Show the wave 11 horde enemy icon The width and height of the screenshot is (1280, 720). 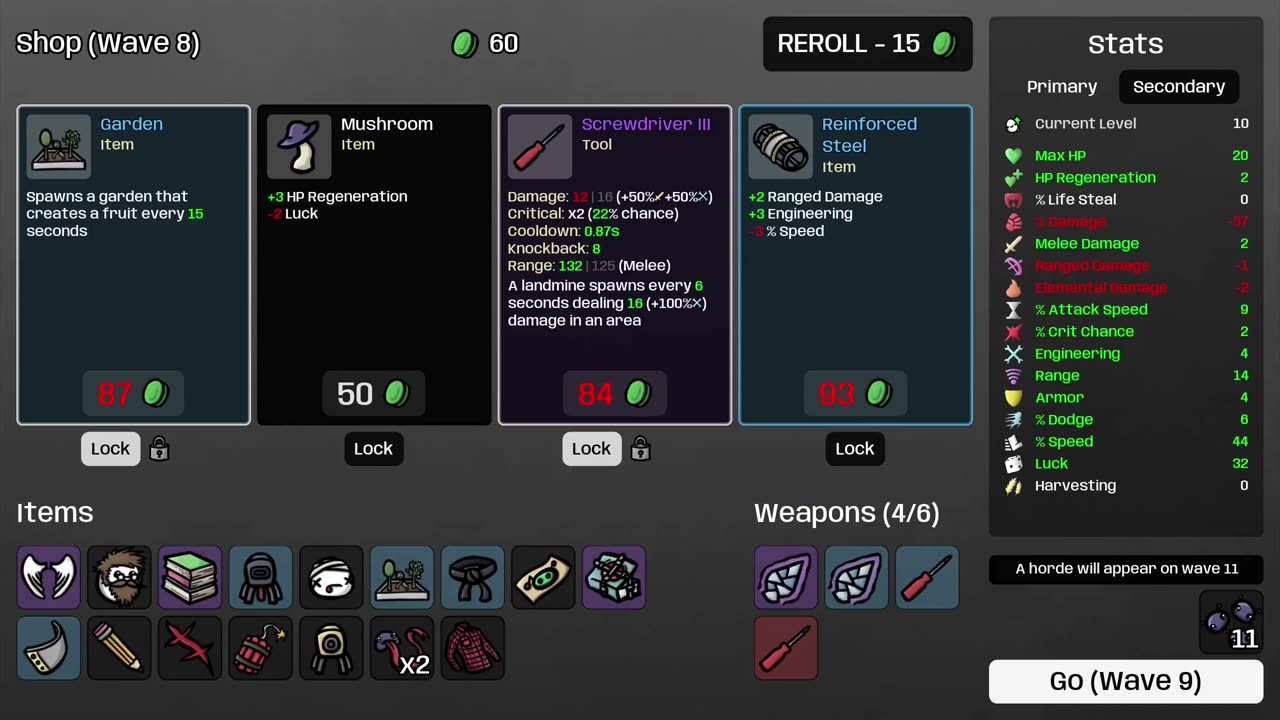[x=1231, y=622]
